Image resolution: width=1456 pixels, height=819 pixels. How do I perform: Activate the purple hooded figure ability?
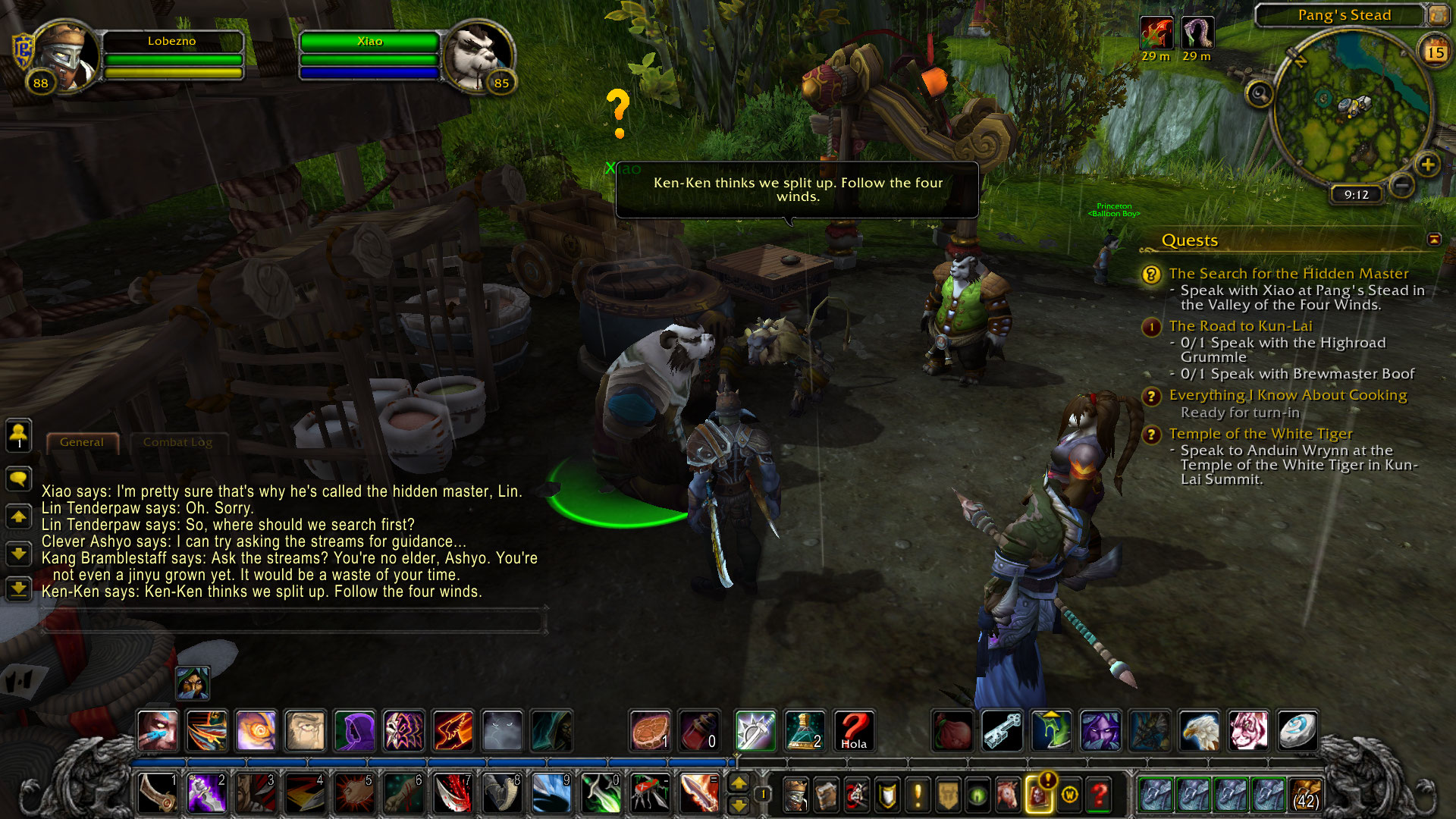(x=354, y=731)
